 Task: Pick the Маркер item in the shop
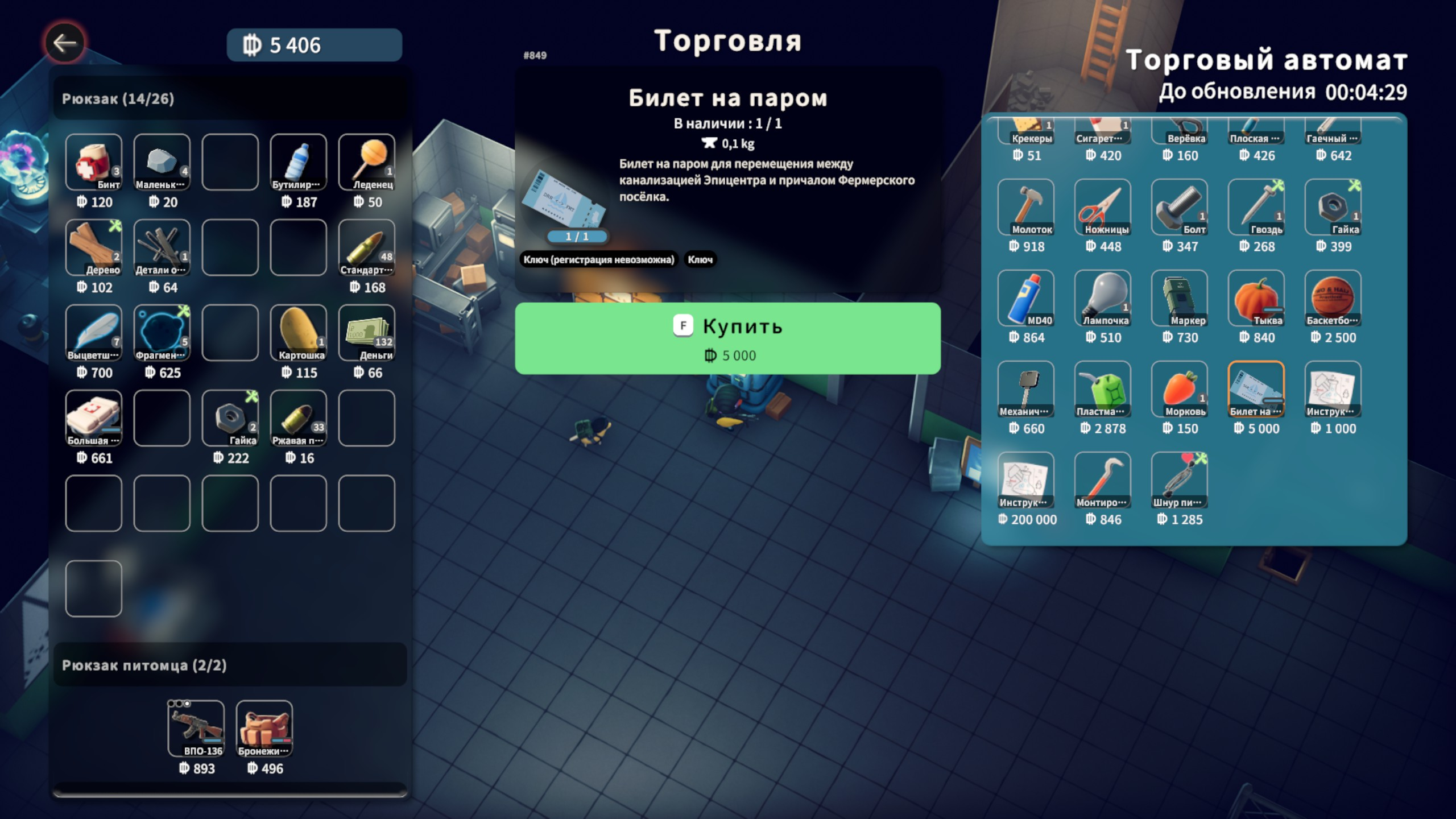[1180, 298]
